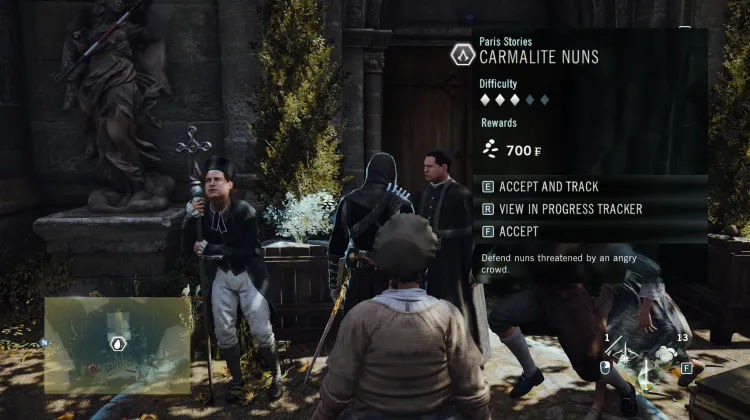
Task: Click the minimap north compass indicator
Action: (x=44, y=340)
